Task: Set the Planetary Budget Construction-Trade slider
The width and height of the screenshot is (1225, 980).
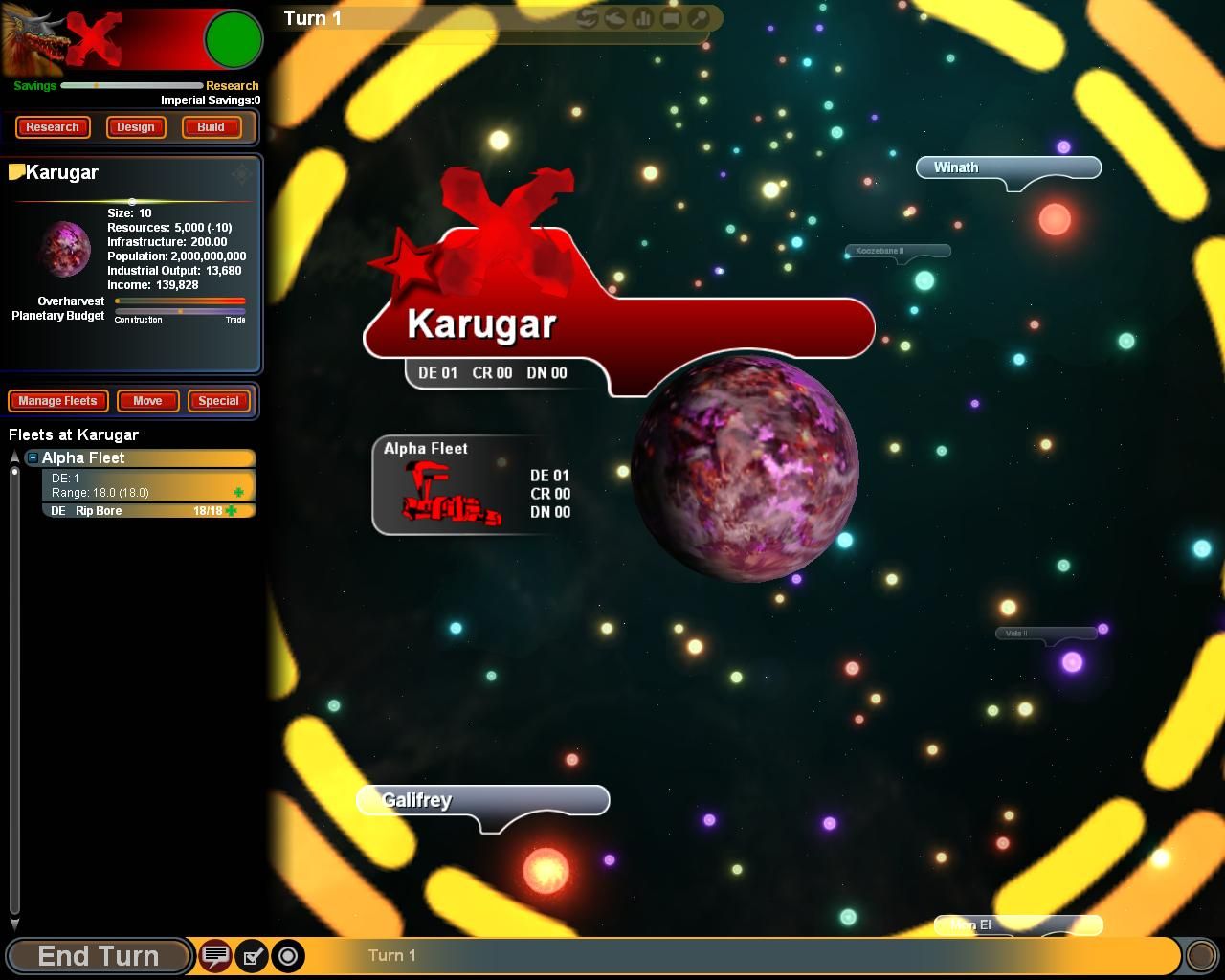Action: [x=180, y=311]
